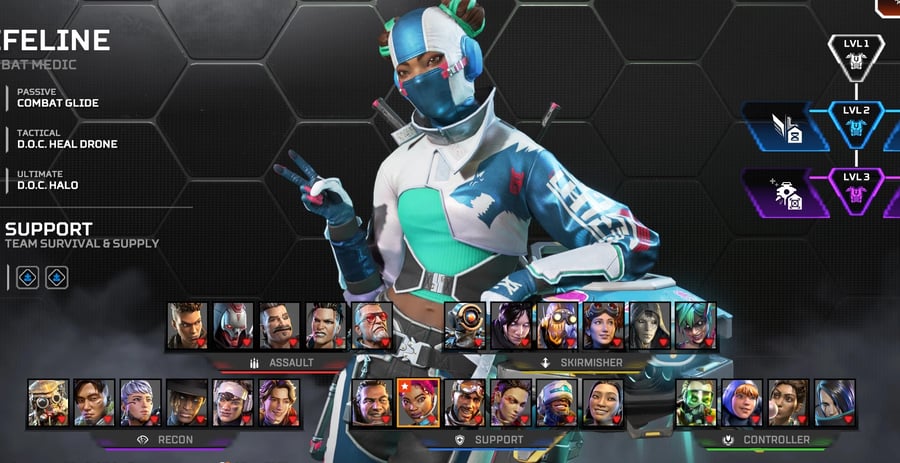This screenshot has height=463, width=900.
Task: Choose Bloodhound in the Recon row
Action: click(48, 402)
